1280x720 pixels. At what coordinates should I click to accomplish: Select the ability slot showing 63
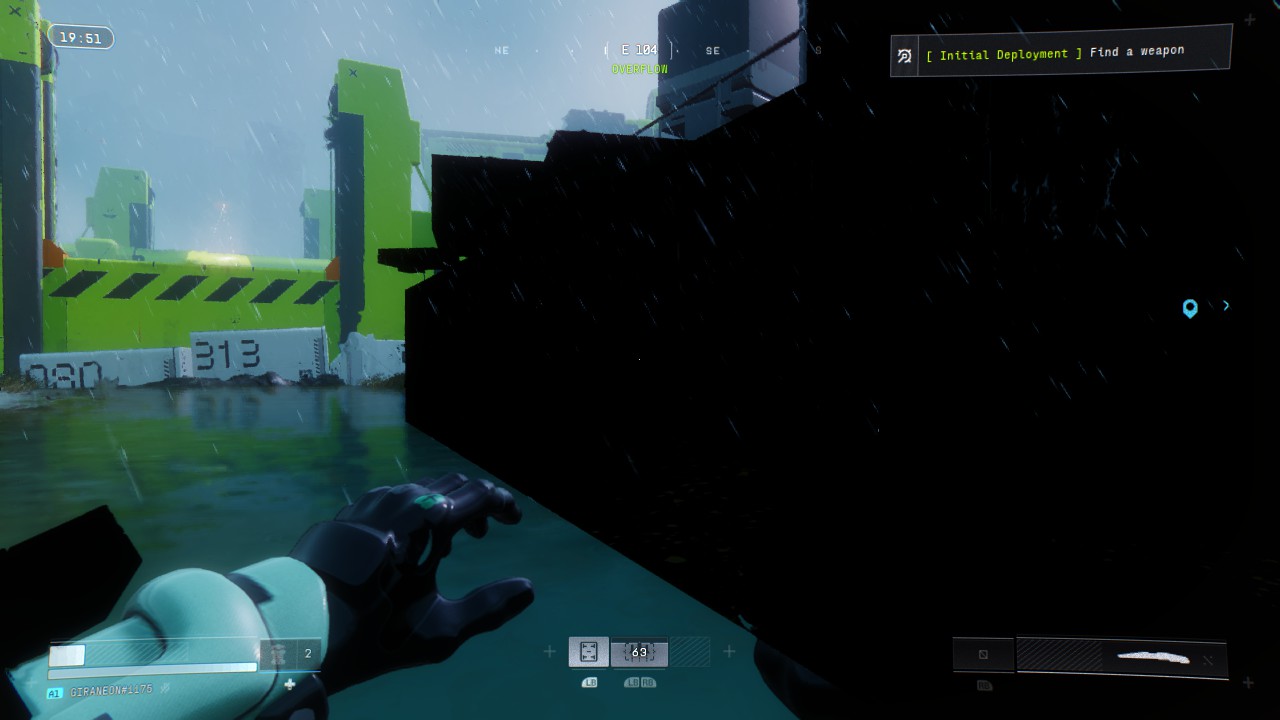639,652
